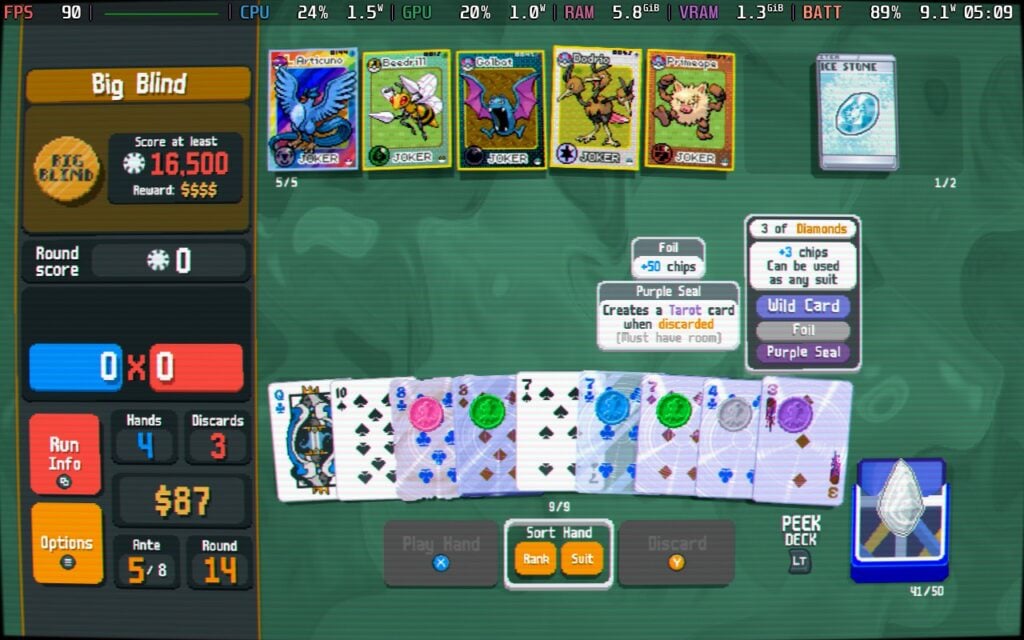Click the greyed-out Discard button
This screenshot has width=1024, height=640.
(x=676, y=552)
